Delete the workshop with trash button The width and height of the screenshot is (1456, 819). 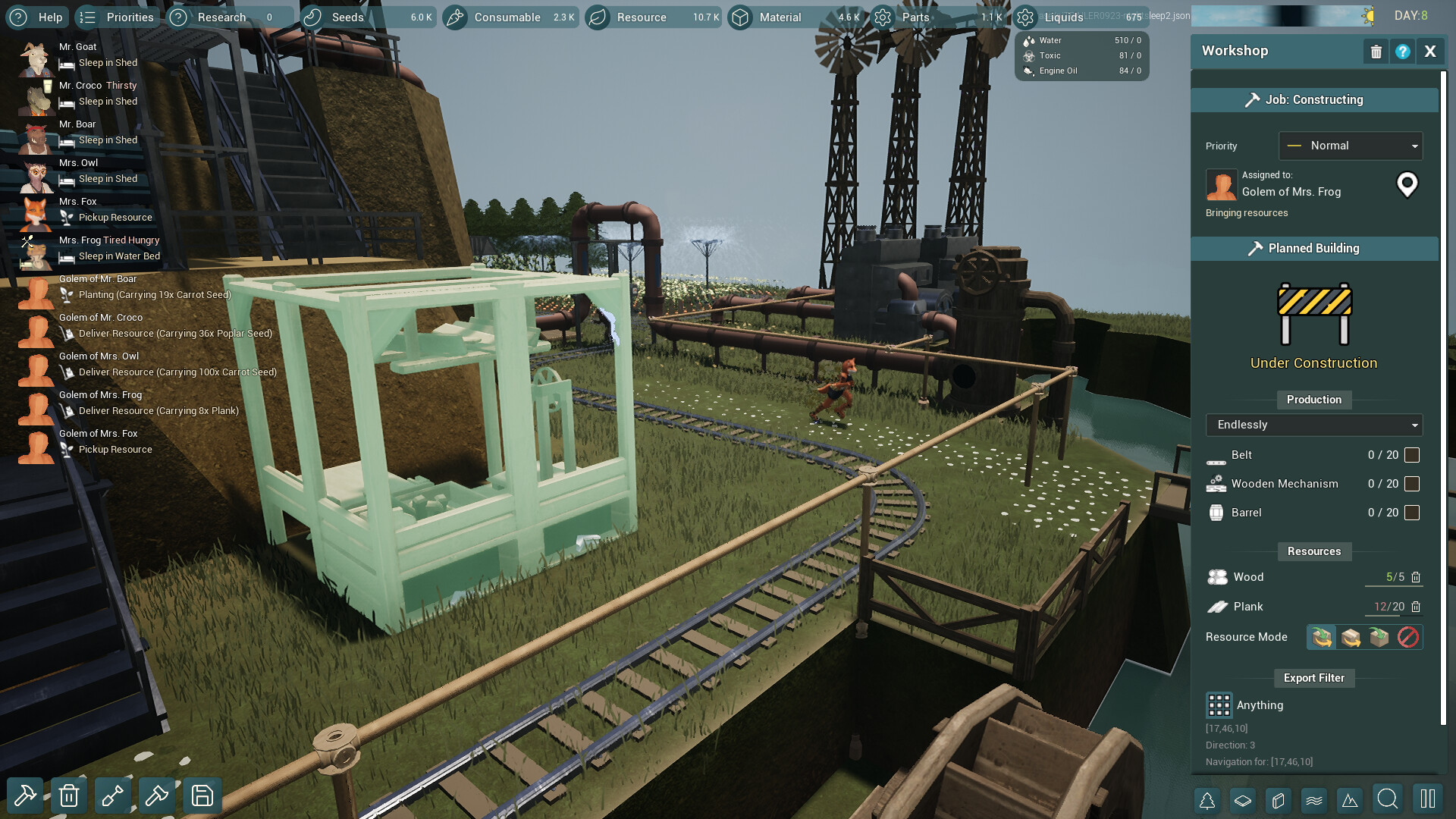coord(1376,51)
